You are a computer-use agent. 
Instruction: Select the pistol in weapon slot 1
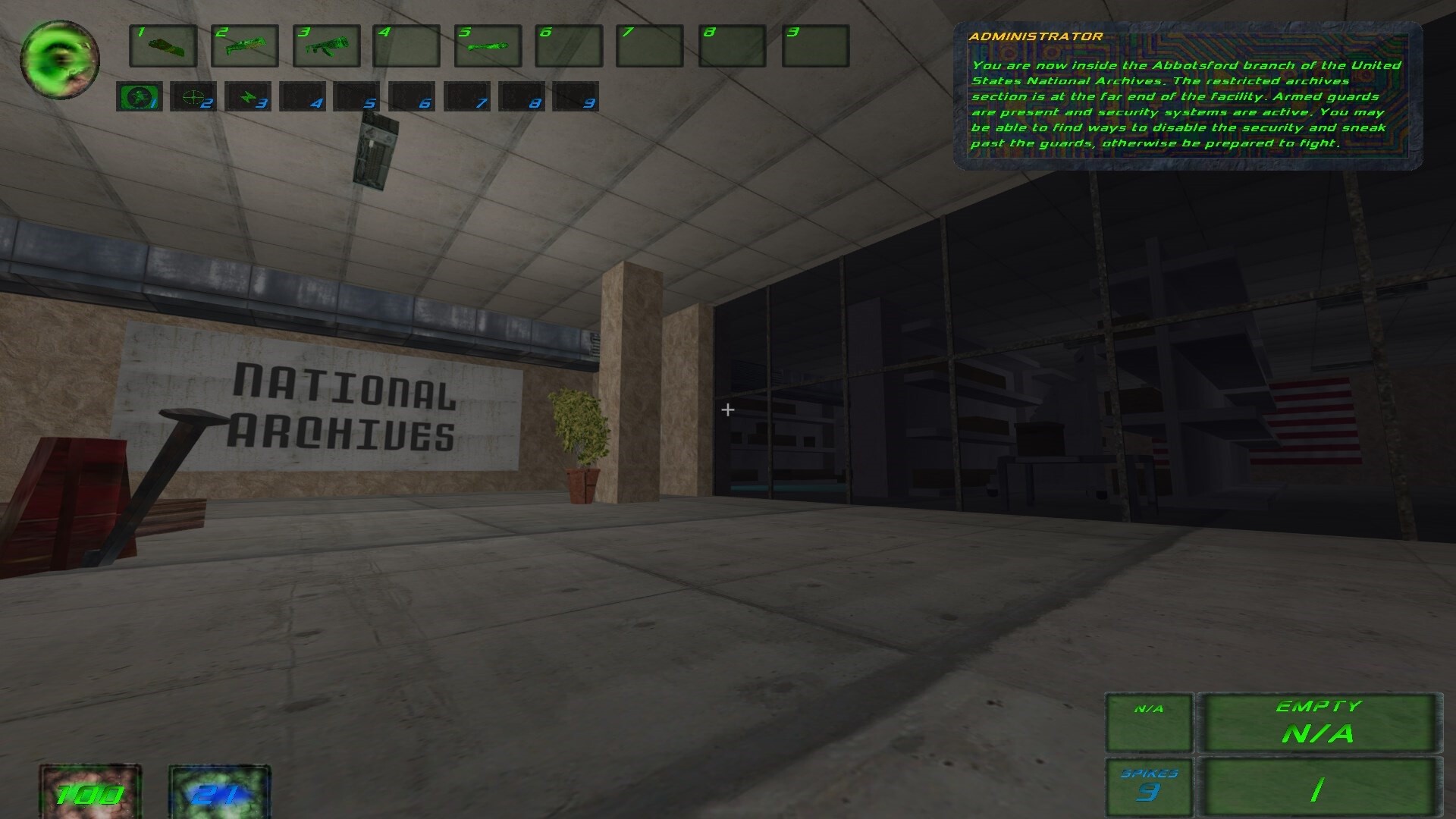(x=163, y=45)
